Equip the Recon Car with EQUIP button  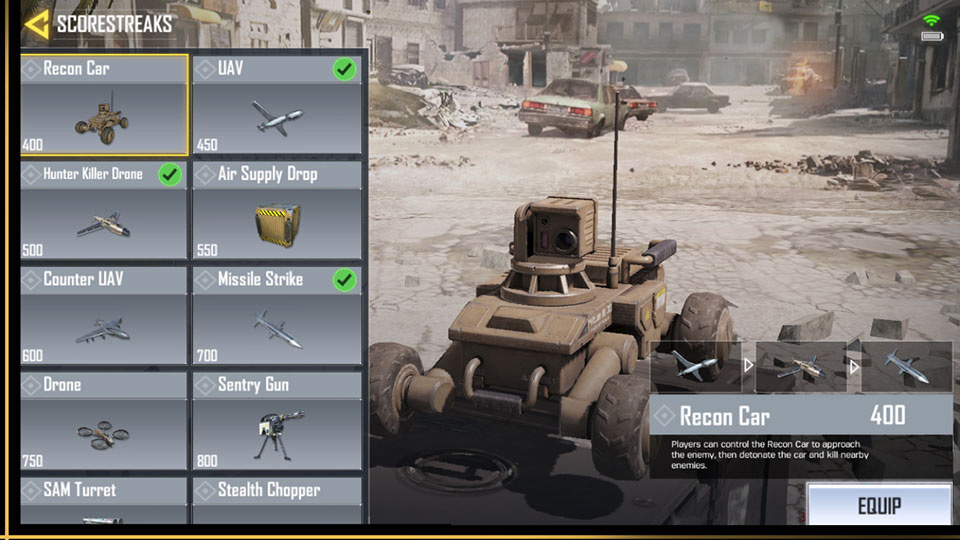pos(879,505)
